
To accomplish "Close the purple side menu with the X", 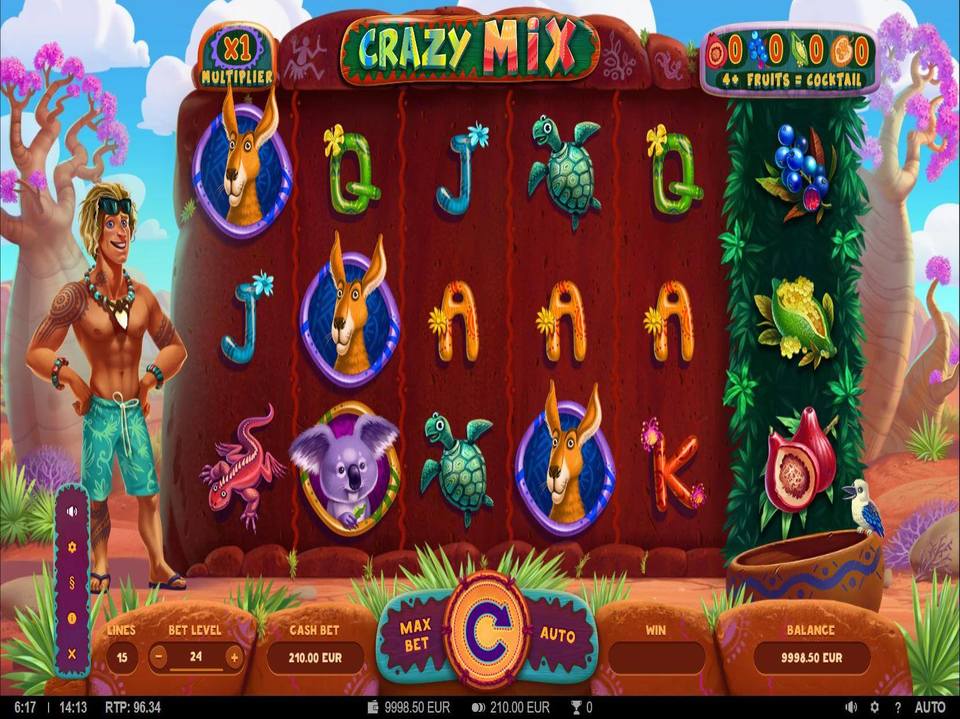I will pos(71,653).
